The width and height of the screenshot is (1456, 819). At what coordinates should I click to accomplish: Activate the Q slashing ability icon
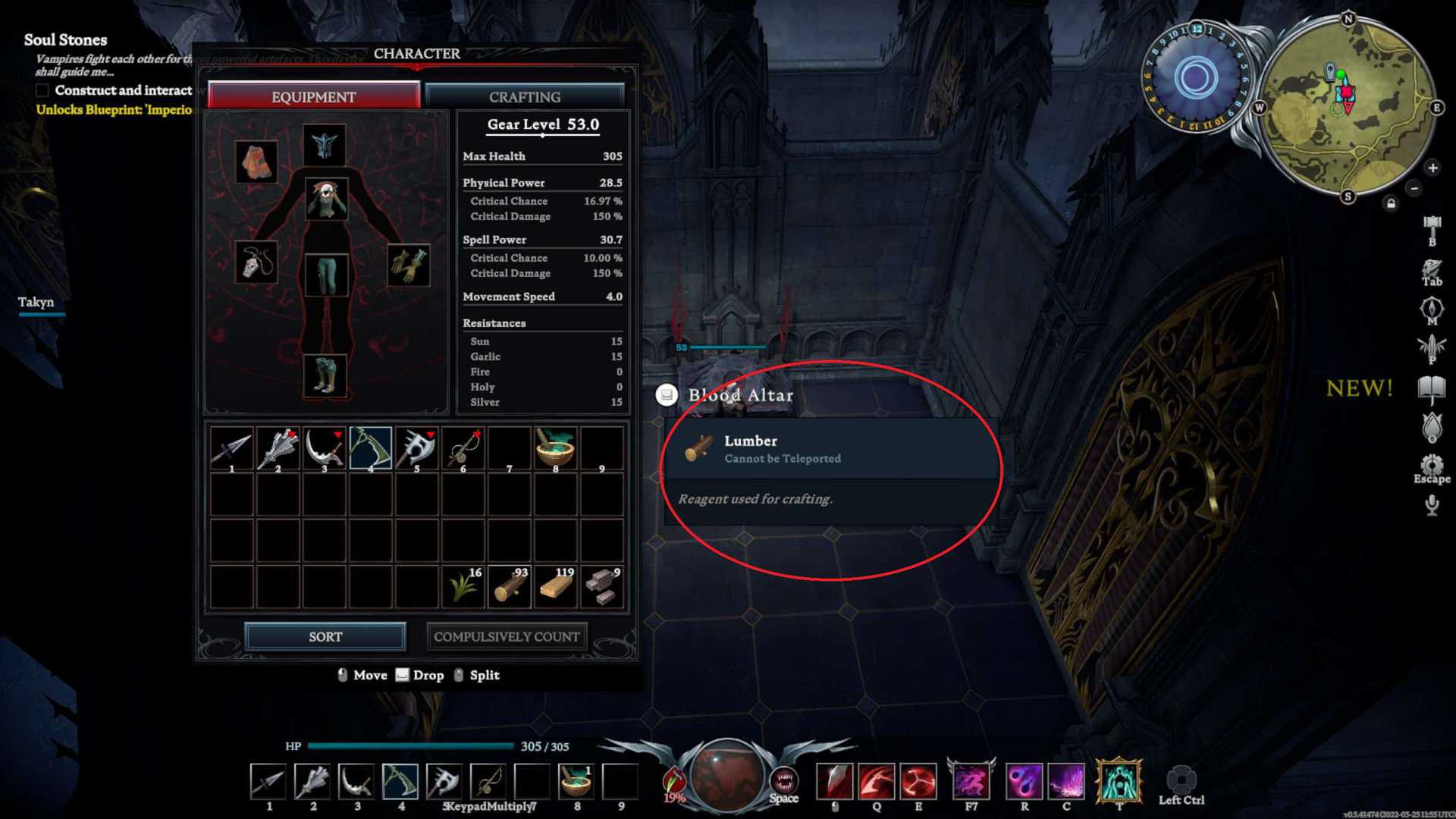point(877,783)
